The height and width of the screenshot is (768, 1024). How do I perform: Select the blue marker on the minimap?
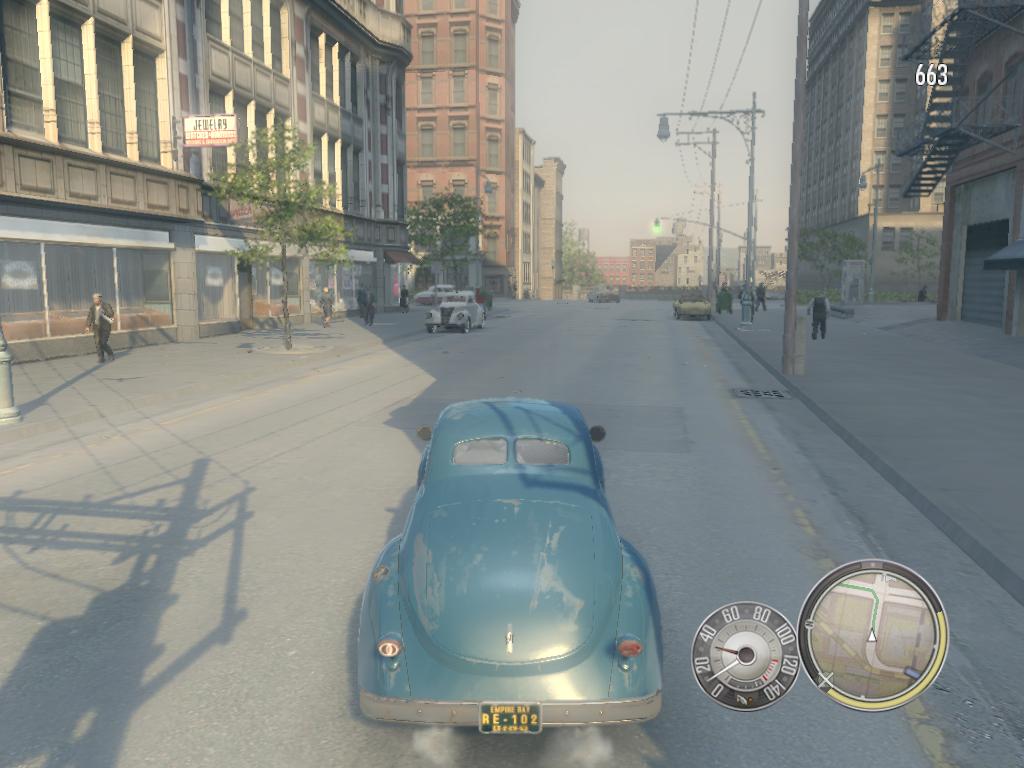911,672
